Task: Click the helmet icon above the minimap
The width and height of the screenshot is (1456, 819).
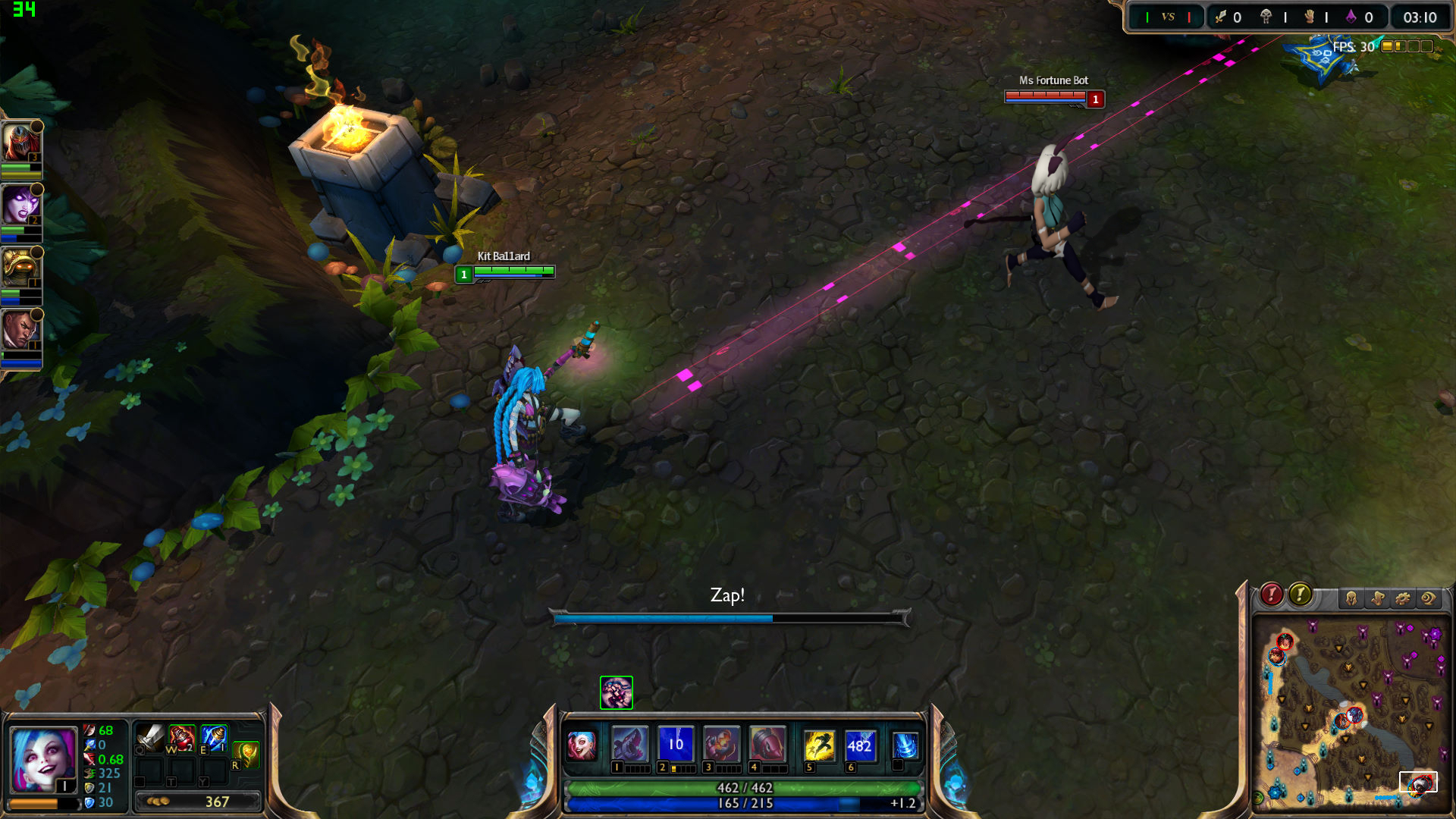Action: click(1351, 598)
